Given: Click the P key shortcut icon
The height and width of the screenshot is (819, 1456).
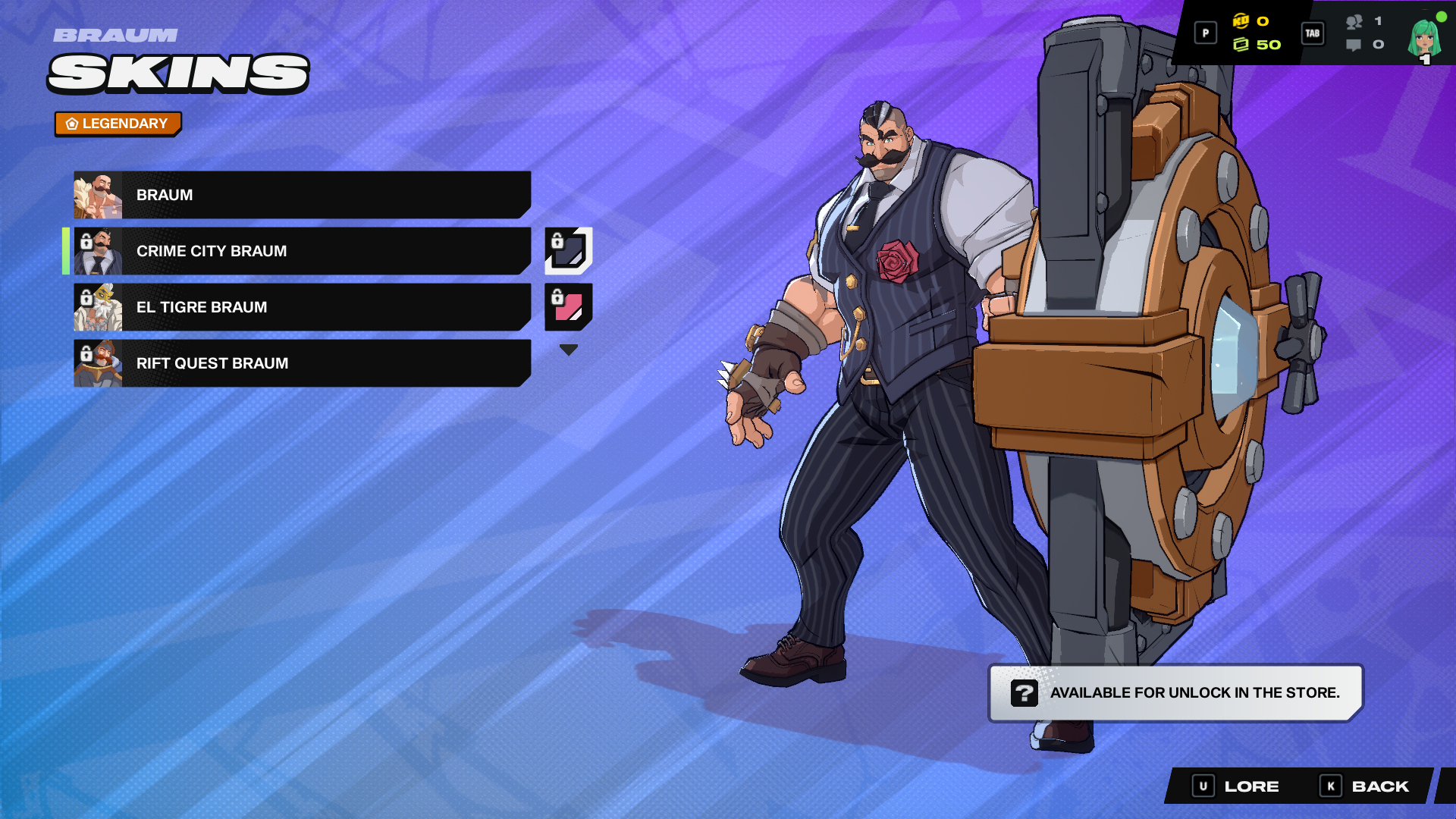Looking at the screenshot, I should coord(1205,33).
